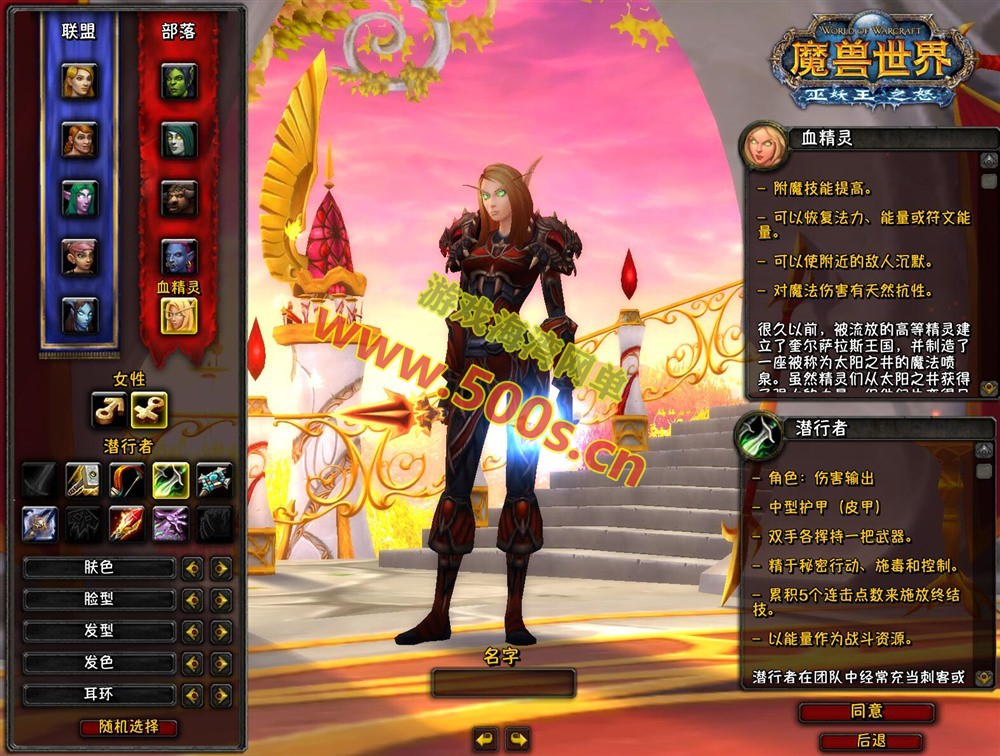Viewport: 1000px width, 756px height.
Task: Pick the Priest class icon
Action: [214, 480]
